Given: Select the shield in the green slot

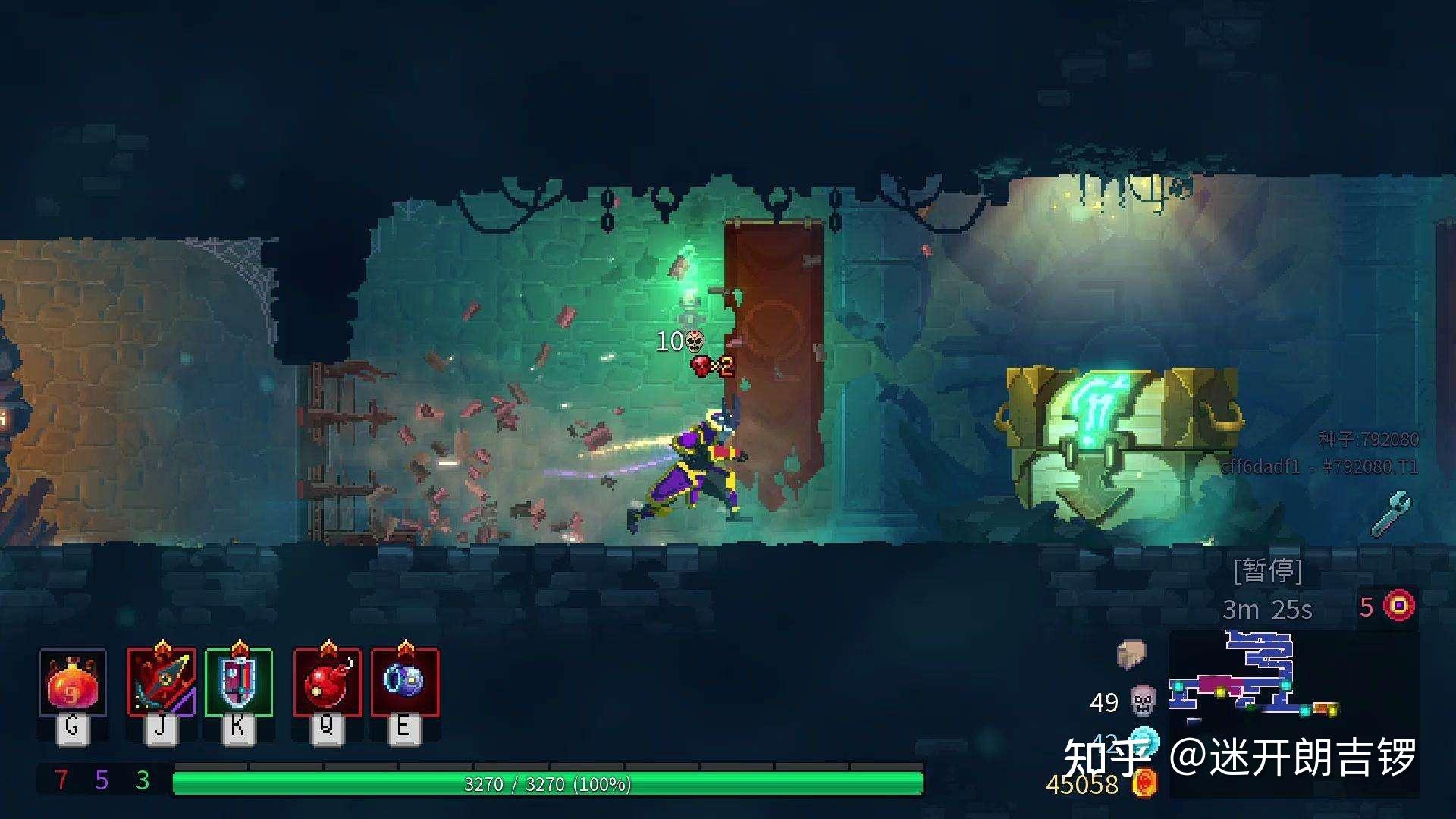Looking at the screenshot, I should [x=238, y=682].
